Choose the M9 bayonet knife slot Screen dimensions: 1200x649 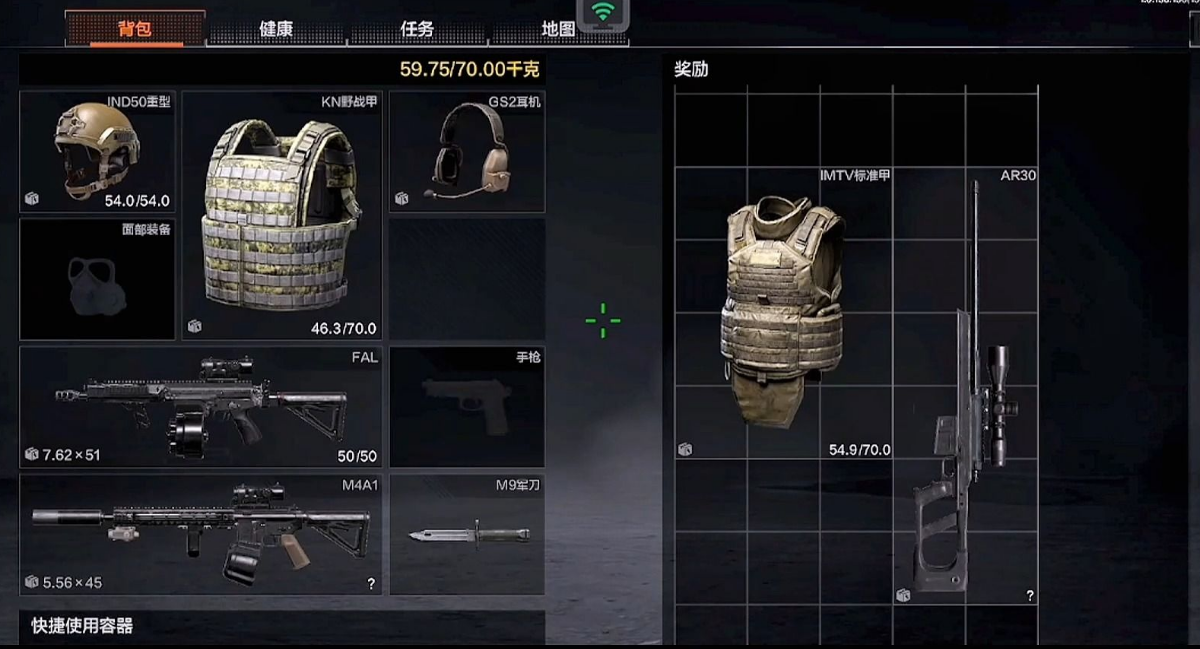tap(466, 534)
